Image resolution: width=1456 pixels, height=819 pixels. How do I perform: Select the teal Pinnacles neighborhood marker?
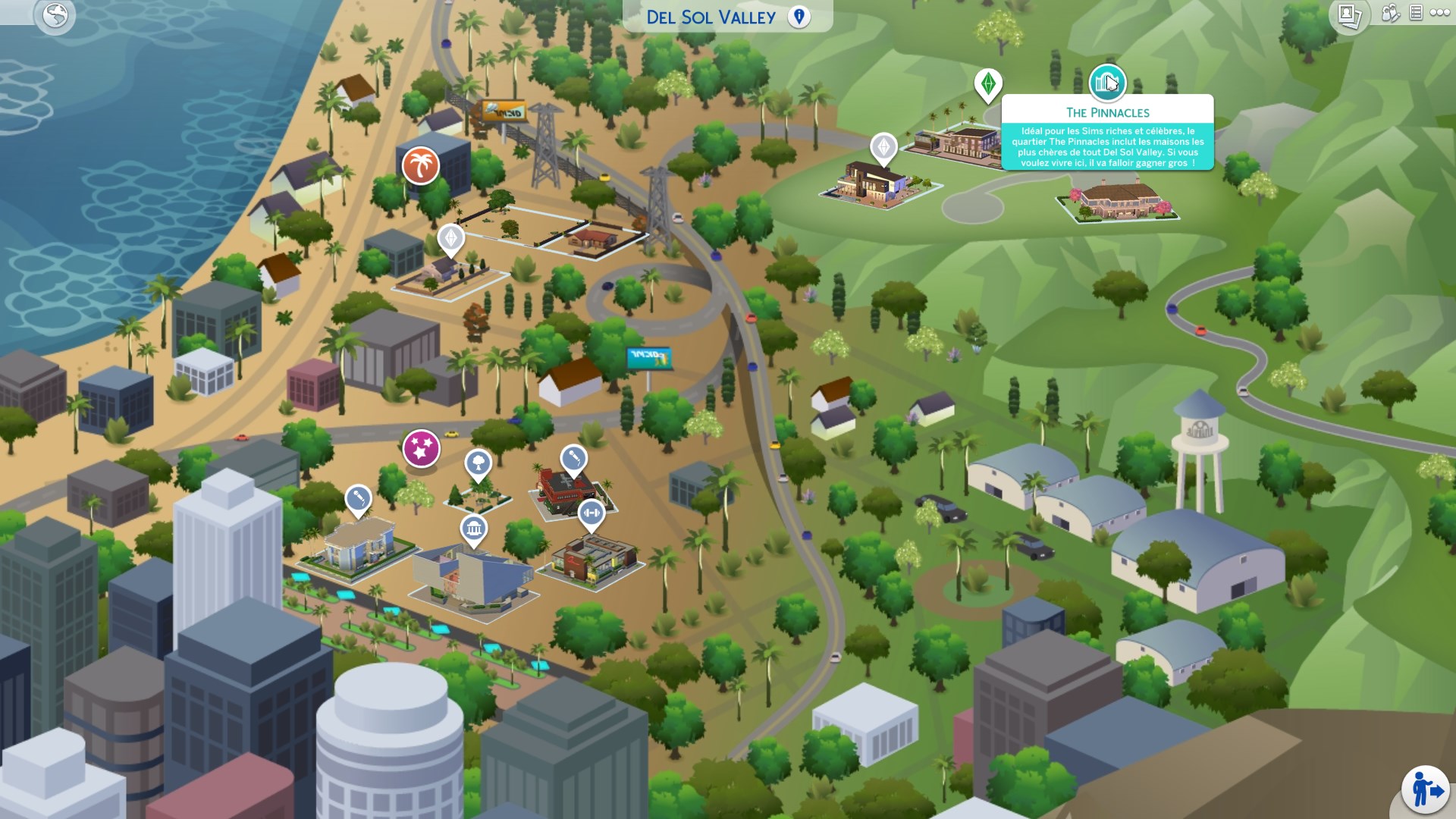(1107, 83)
